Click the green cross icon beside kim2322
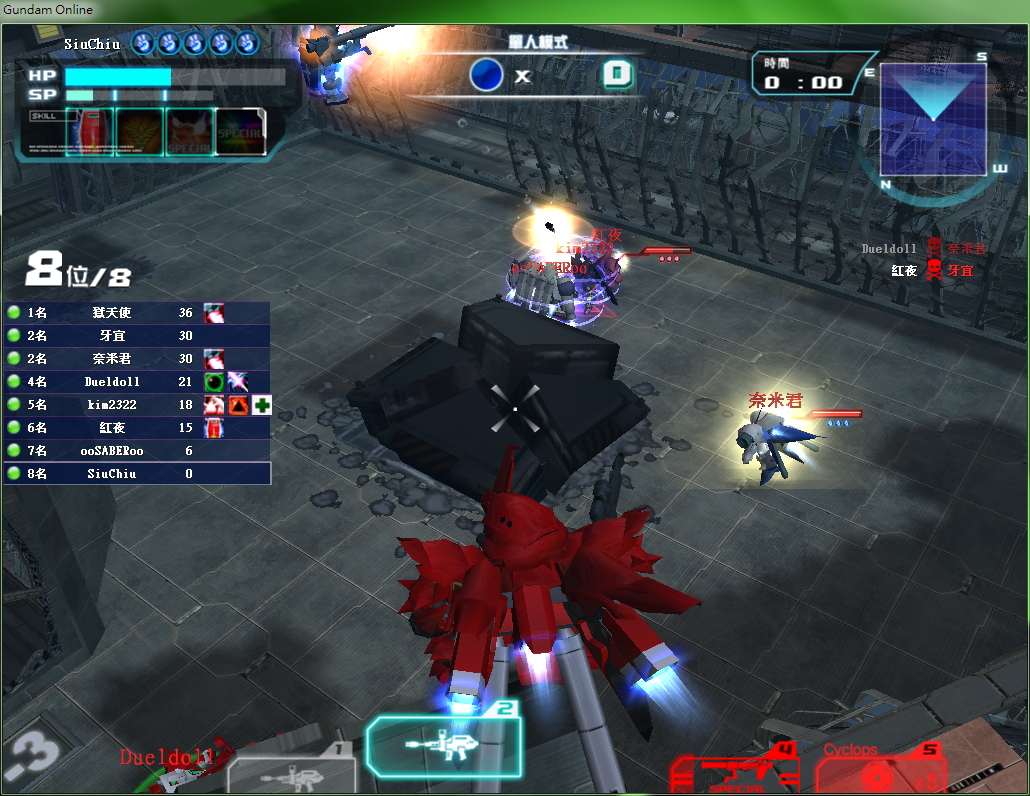 click(x=262, y=405)
